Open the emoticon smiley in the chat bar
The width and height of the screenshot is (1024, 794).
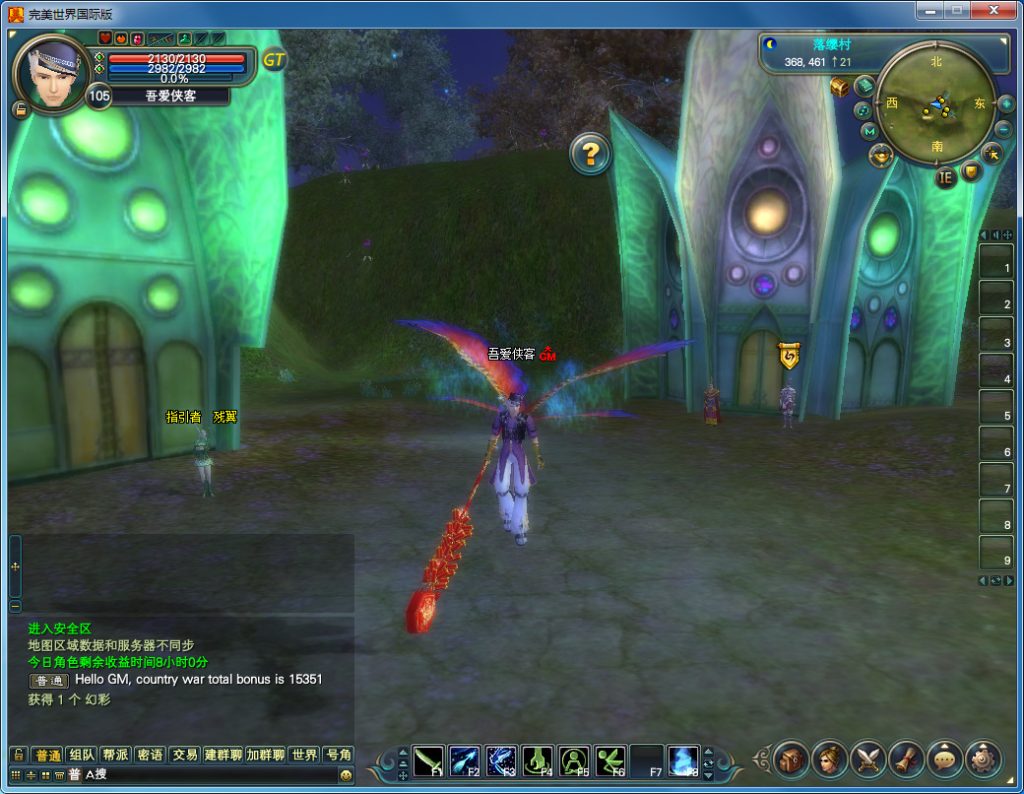346,775
